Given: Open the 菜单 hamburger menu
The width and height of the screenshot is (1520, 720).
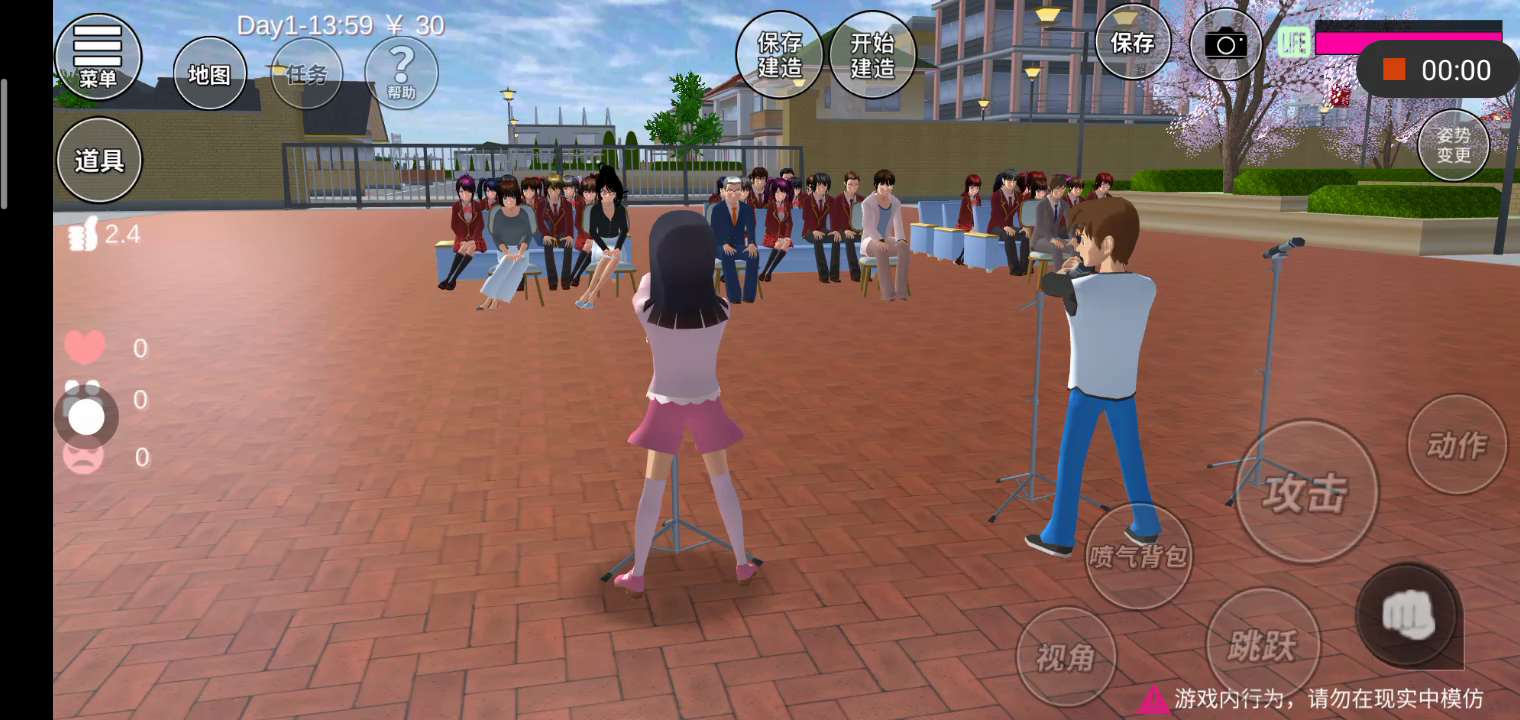Looking at the screenshot, I should (x=97, y=56).
